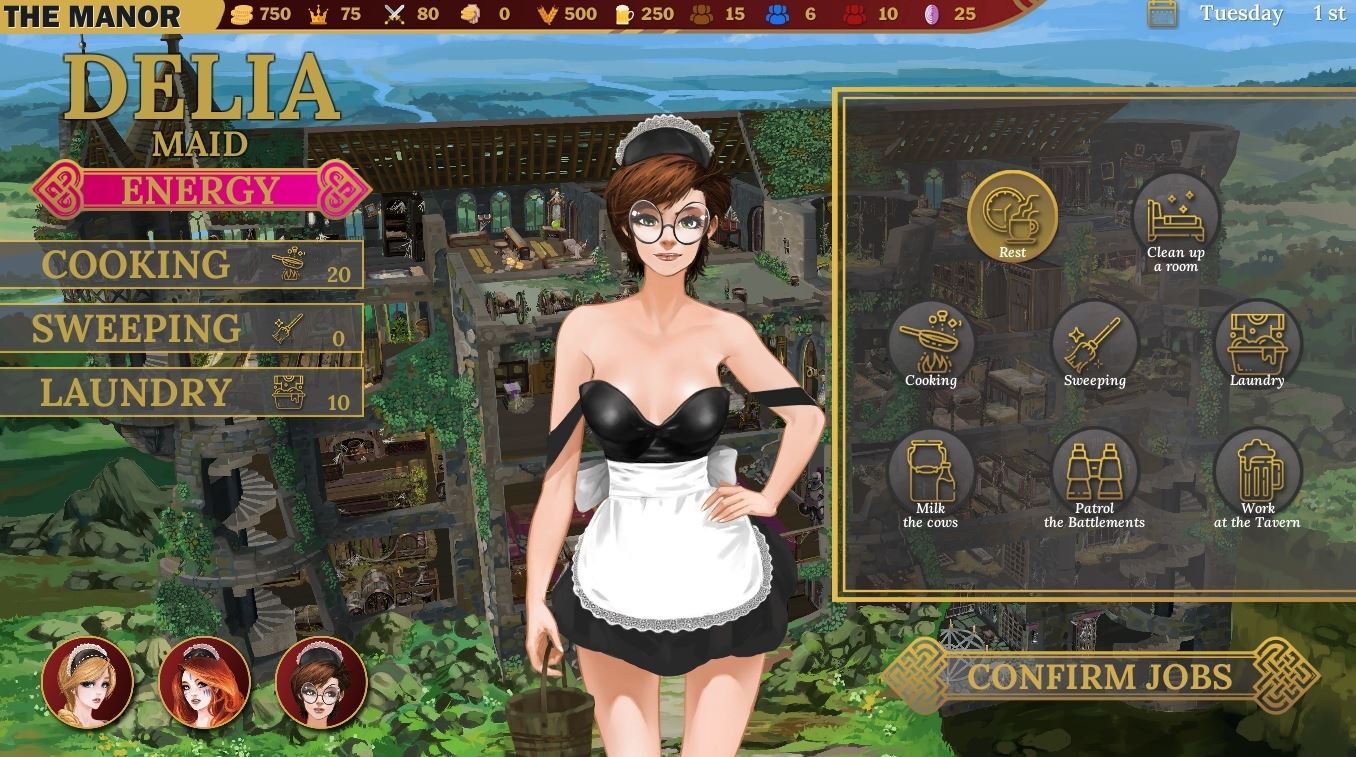Image resolution: width=1356 pixels, height=757 pixels.
Task: Open the calendar icon beside Tuesday
Action: [1160, 15]
